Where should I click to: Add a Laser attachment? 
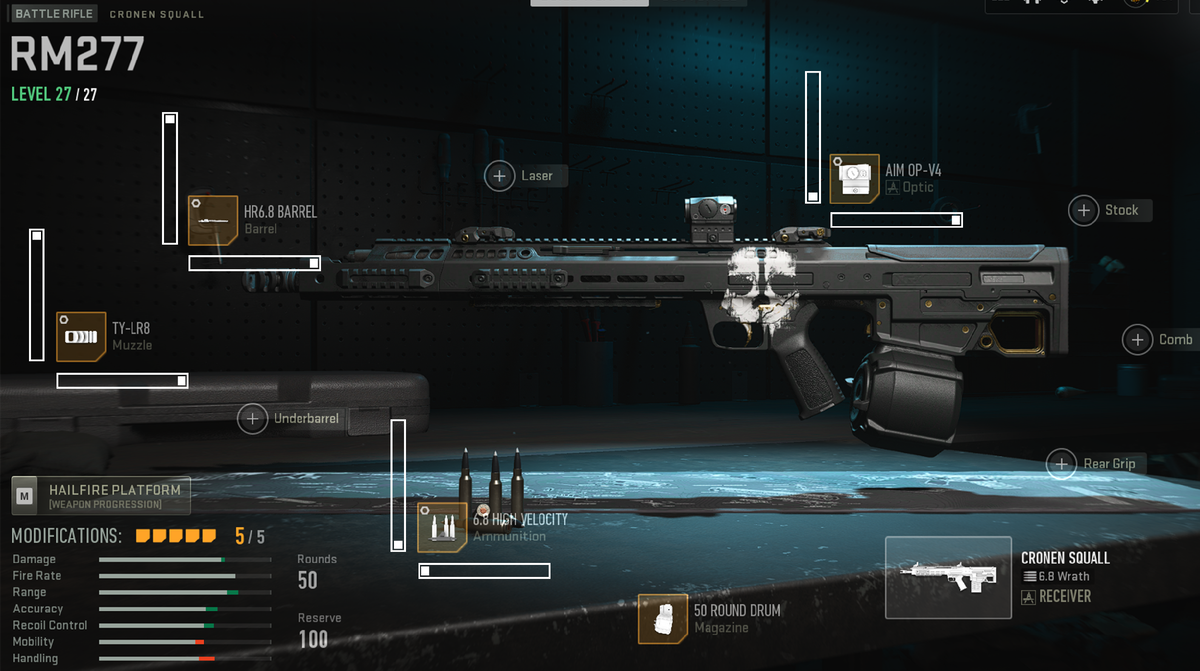[500, 176]
